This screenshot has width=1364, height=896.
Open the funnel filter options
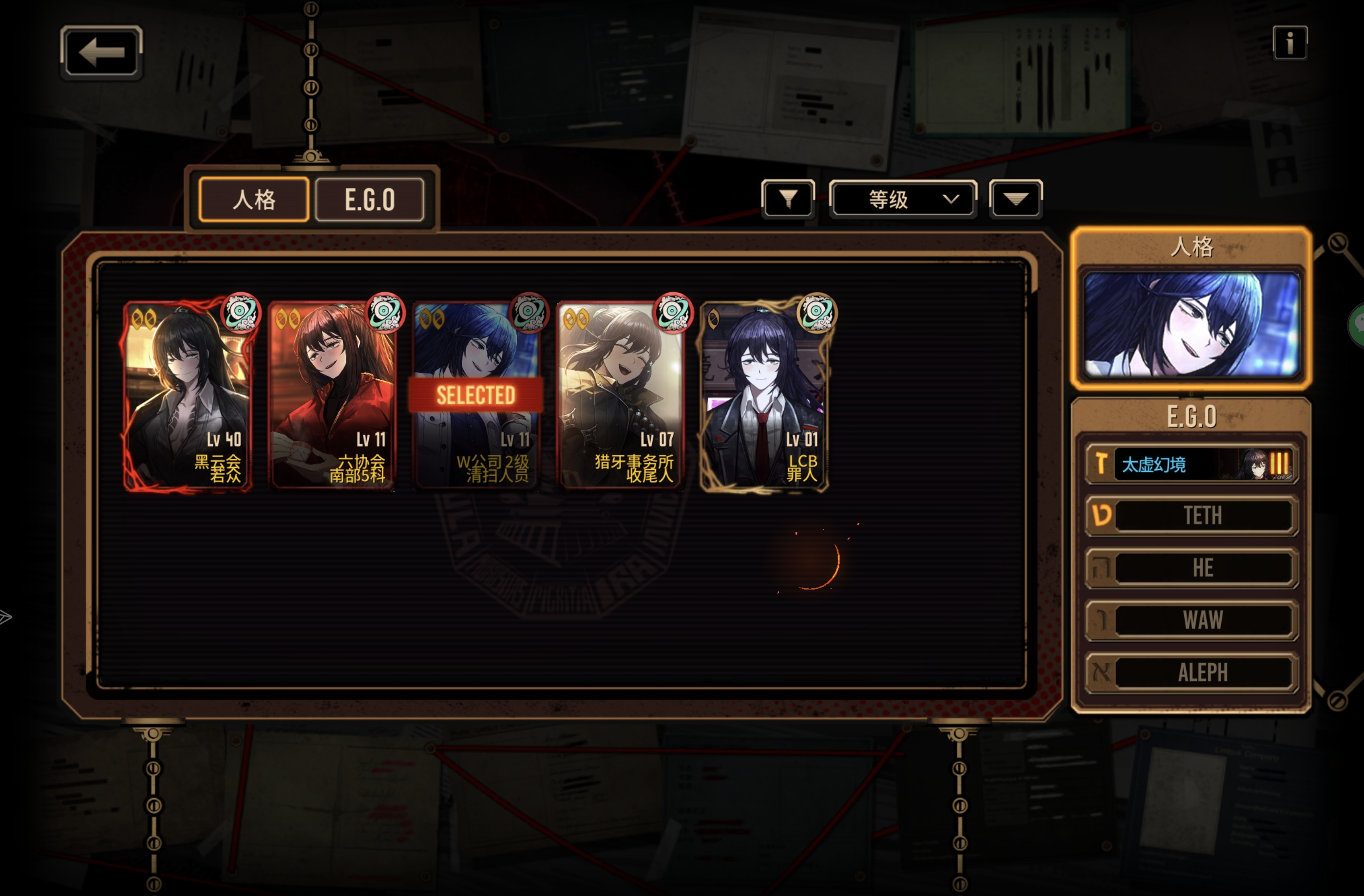click(x=788, y=199)
